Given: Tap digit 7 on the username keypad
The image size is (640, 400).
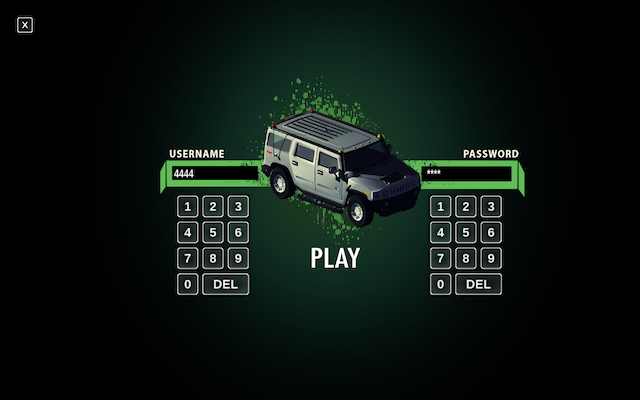Looking at the screenshot, I should pos(188,259).
